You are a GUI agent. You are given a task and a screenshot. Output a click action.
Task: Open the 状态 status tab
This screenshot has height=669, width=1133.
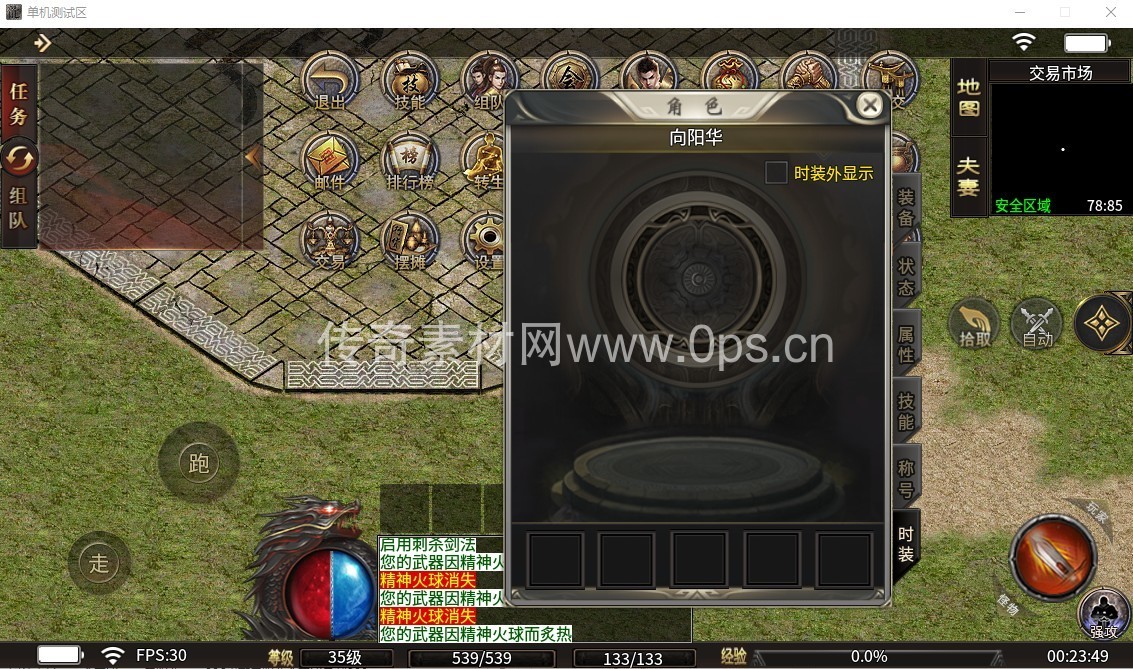[905, 278]
